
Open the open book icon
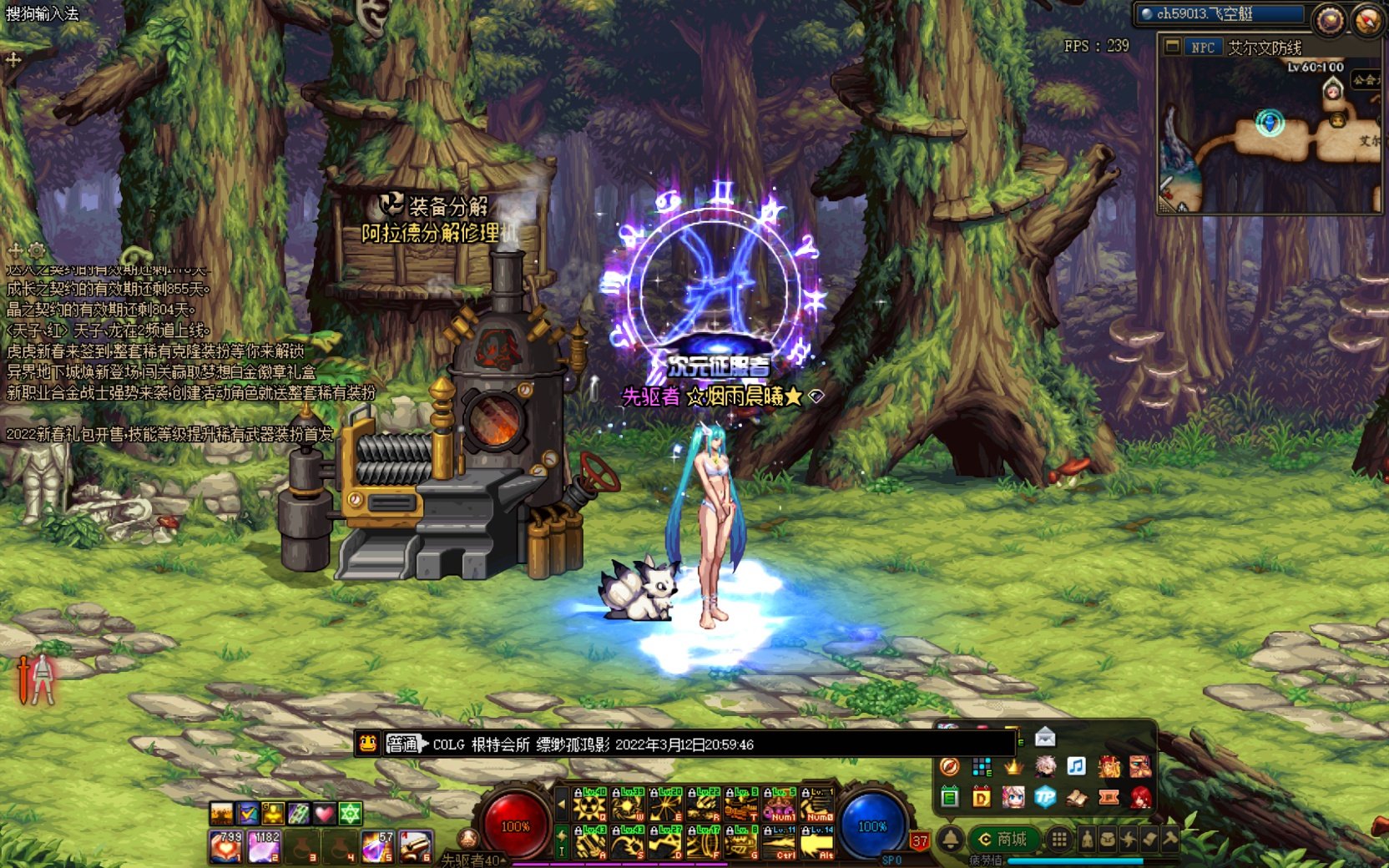pos(1077,797)
